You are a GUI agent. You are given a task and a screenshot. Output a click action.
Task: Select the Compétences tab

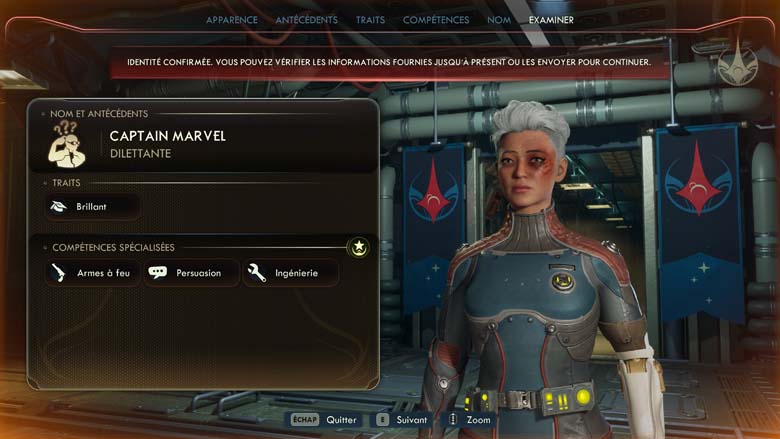(436, 20)
